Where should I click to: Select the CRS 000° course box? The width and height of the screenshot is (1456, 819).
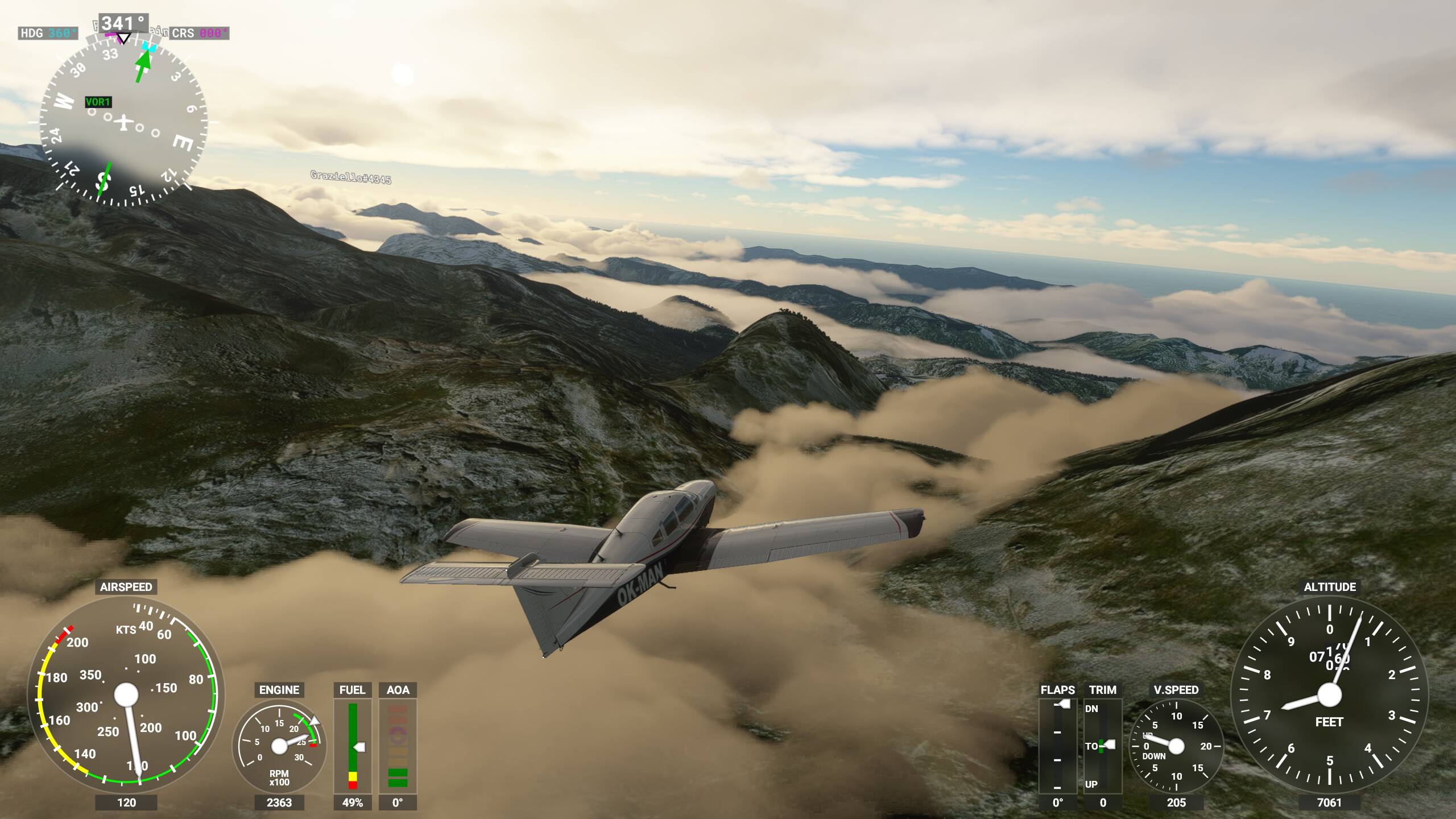pos(199,33)
